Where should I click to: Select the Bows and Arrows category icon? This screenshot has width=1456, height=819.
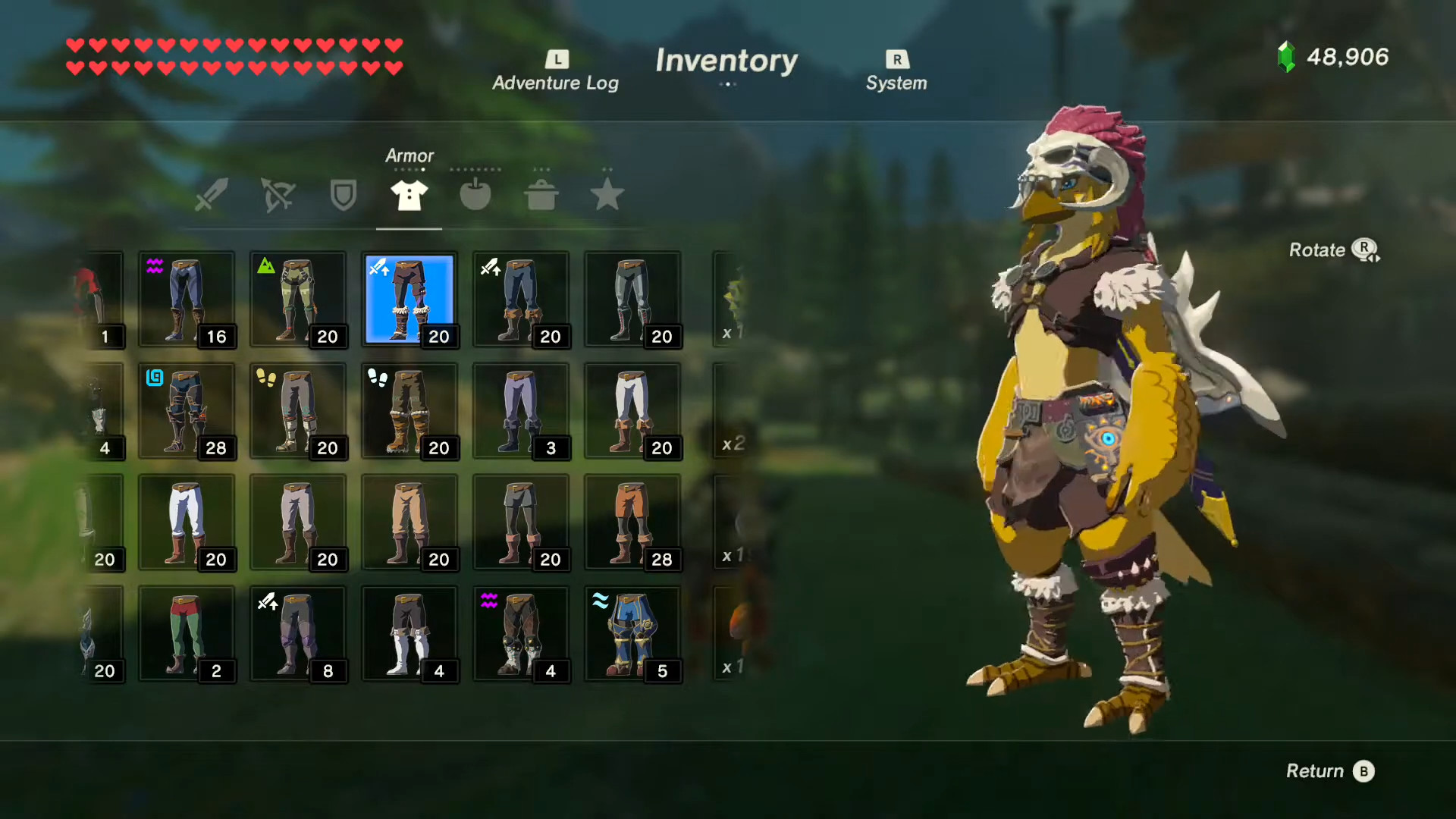coord(277,195)
